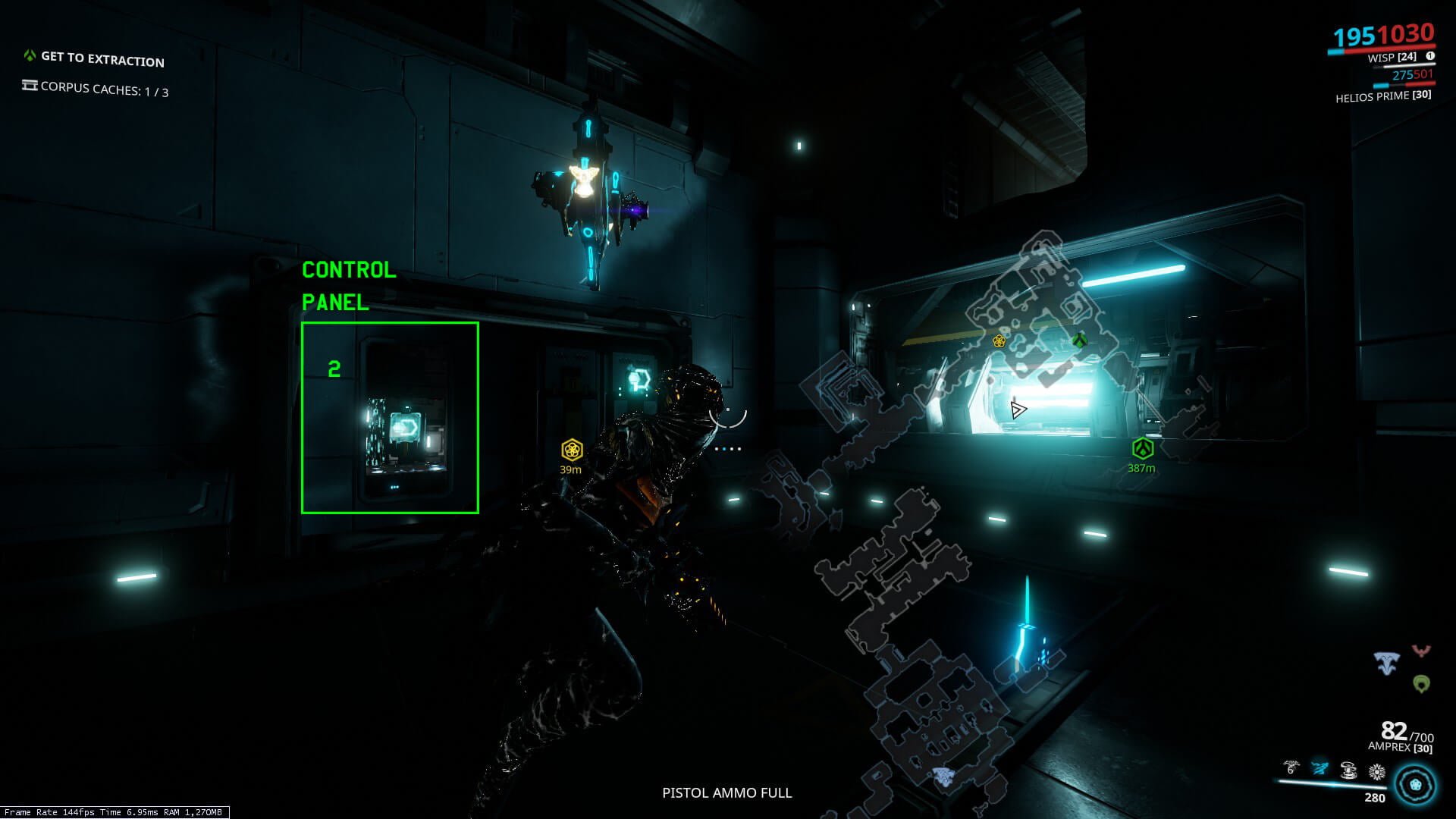Select the Get to Extraction objective
Viewport: 1456px width, 819px height.
(x=102, y=58)
